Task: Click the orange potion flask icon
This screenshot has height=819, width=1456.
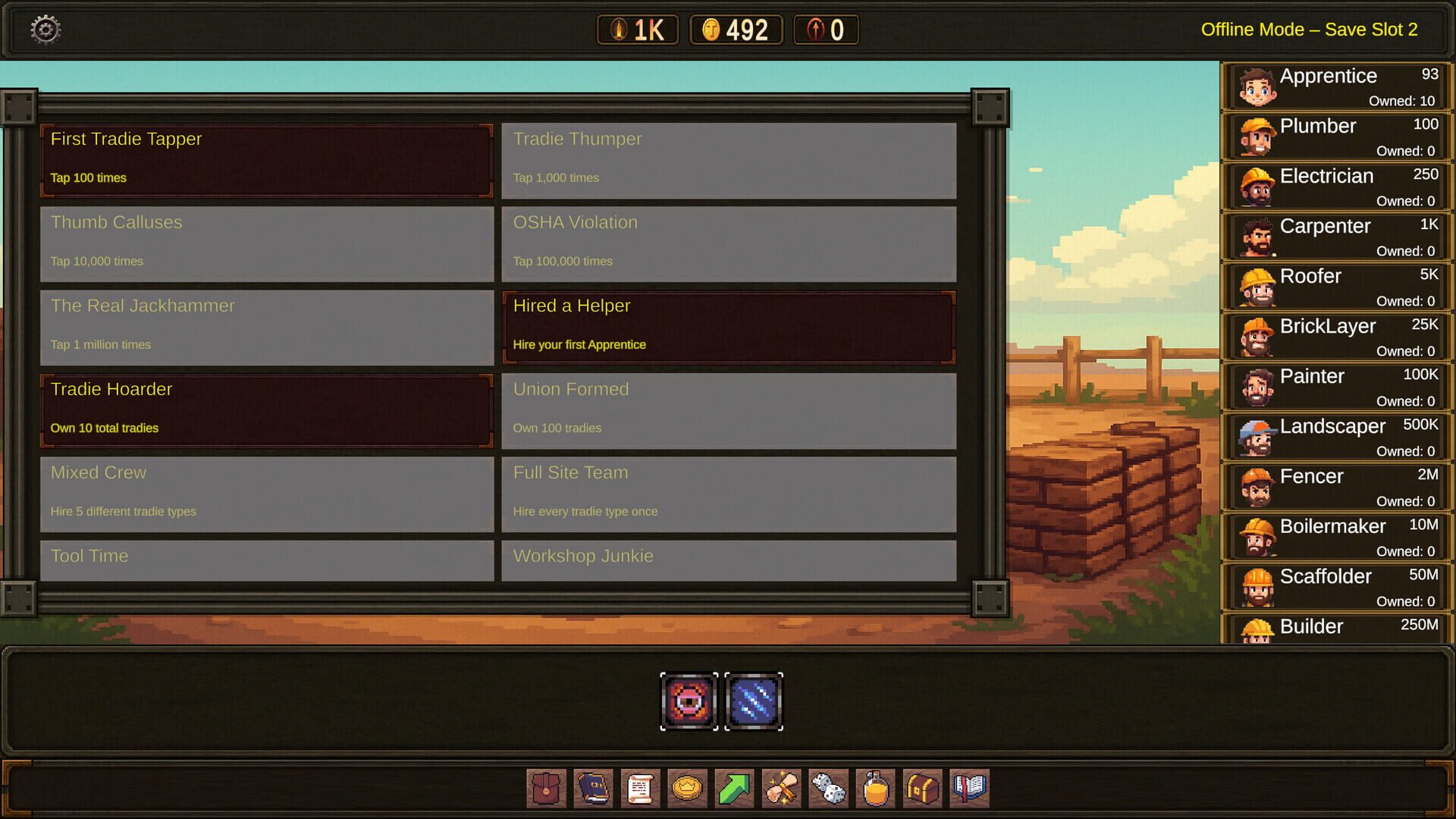Action: point(875,789)
